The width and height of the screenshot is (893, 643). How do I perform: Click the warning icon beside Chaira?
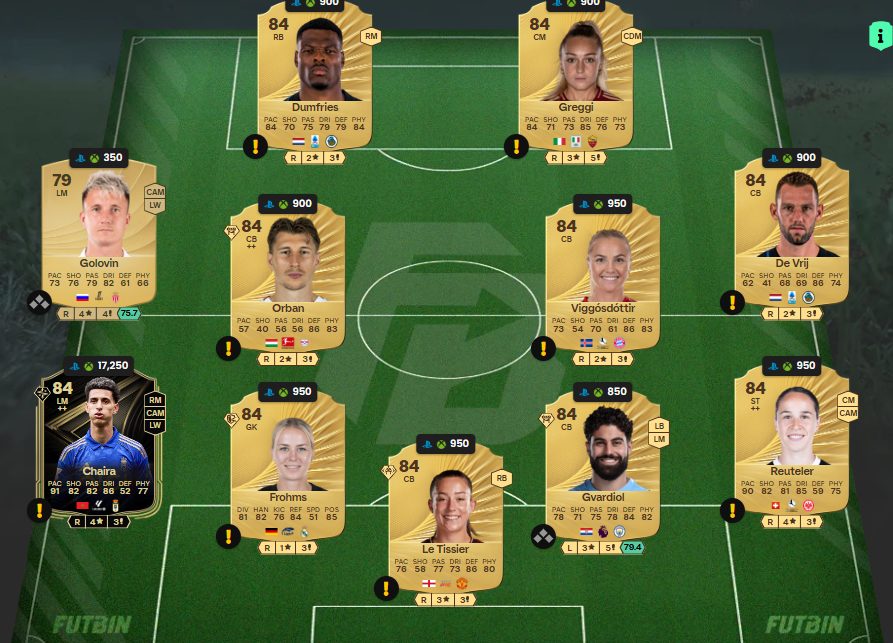pyautogui.click(x=39, y=511)
